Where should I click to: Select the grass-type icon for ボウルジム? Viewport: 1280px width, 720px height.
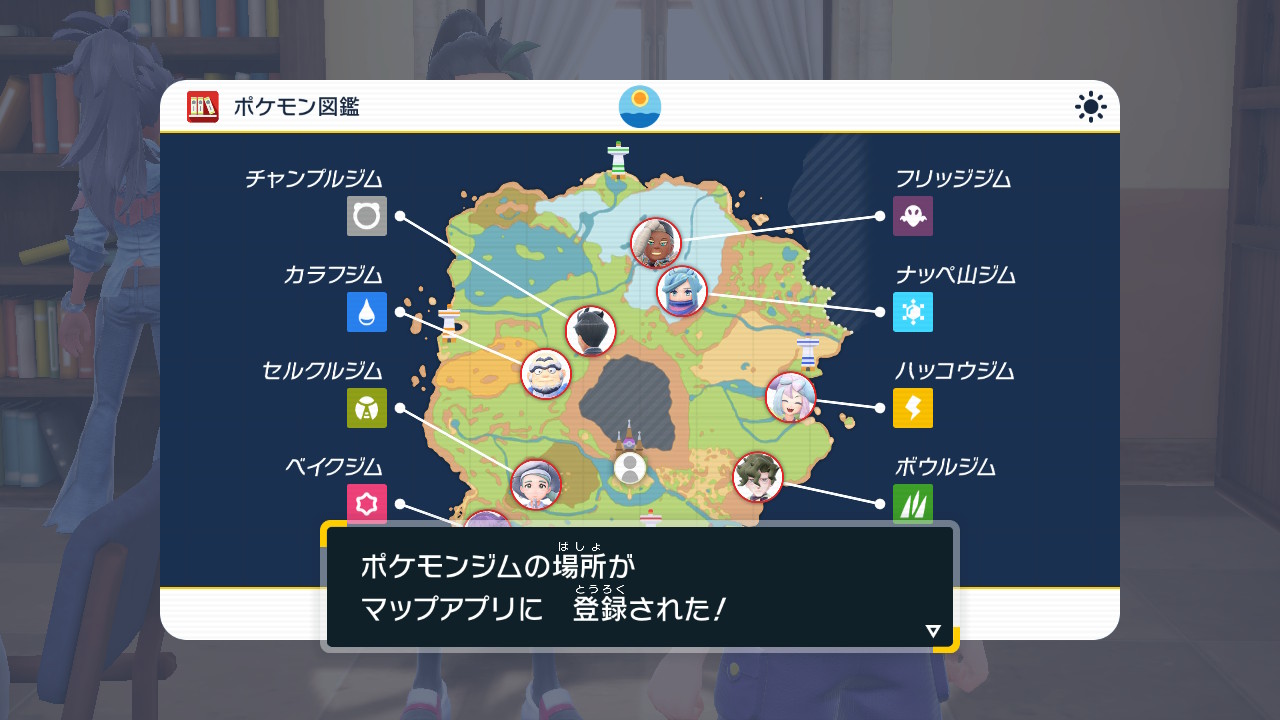point(912,503)
